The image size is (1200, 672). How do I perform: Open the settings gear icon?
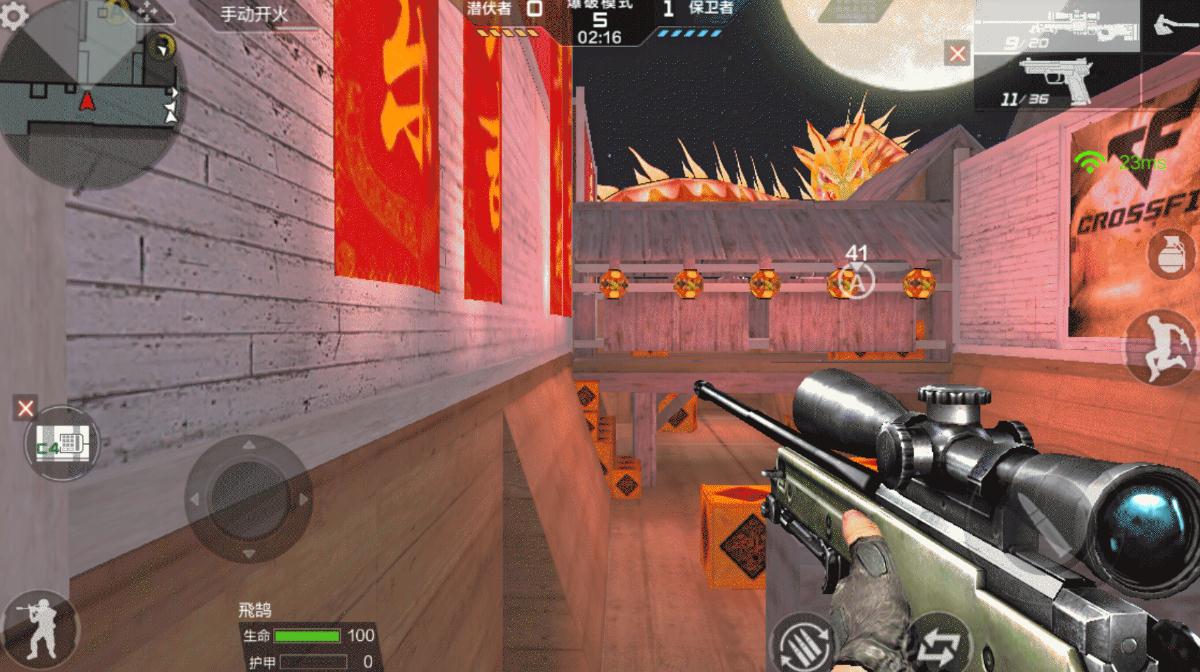tap(14, 17)
